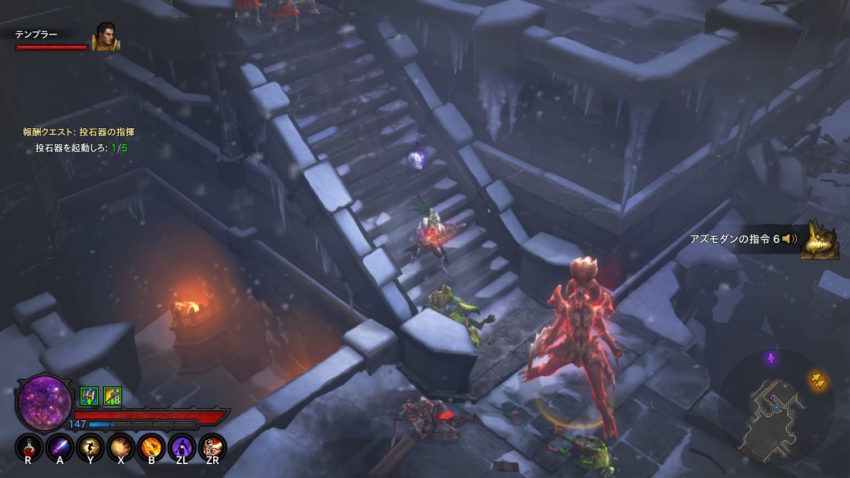The width and height of the screenshot is (850, 478).
Task: Click the purple resource globe
Action: click(x=44, y=400)
